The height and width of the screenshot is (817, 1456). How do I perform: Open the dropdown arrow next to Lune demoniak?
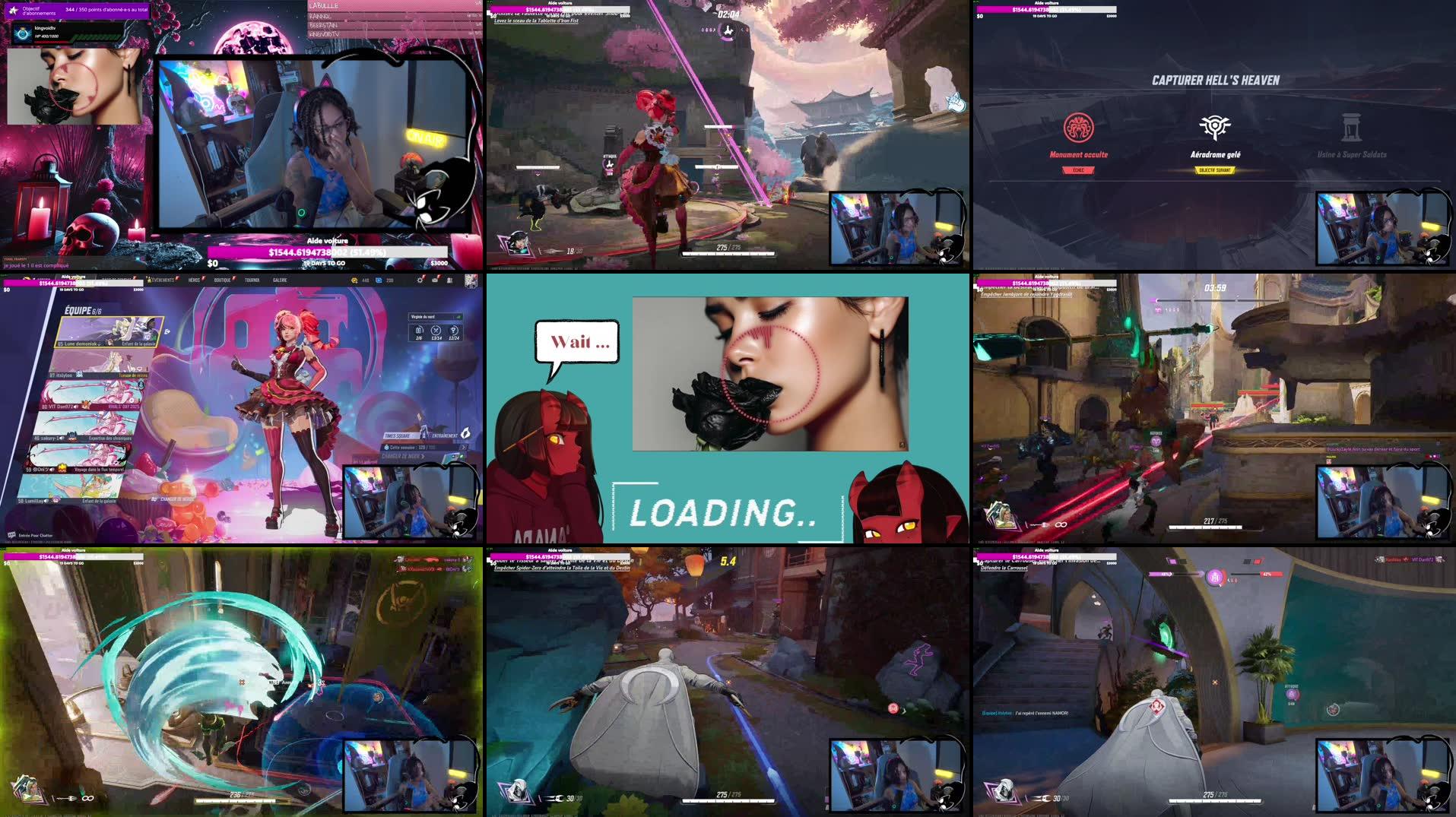tap(100, 344)
